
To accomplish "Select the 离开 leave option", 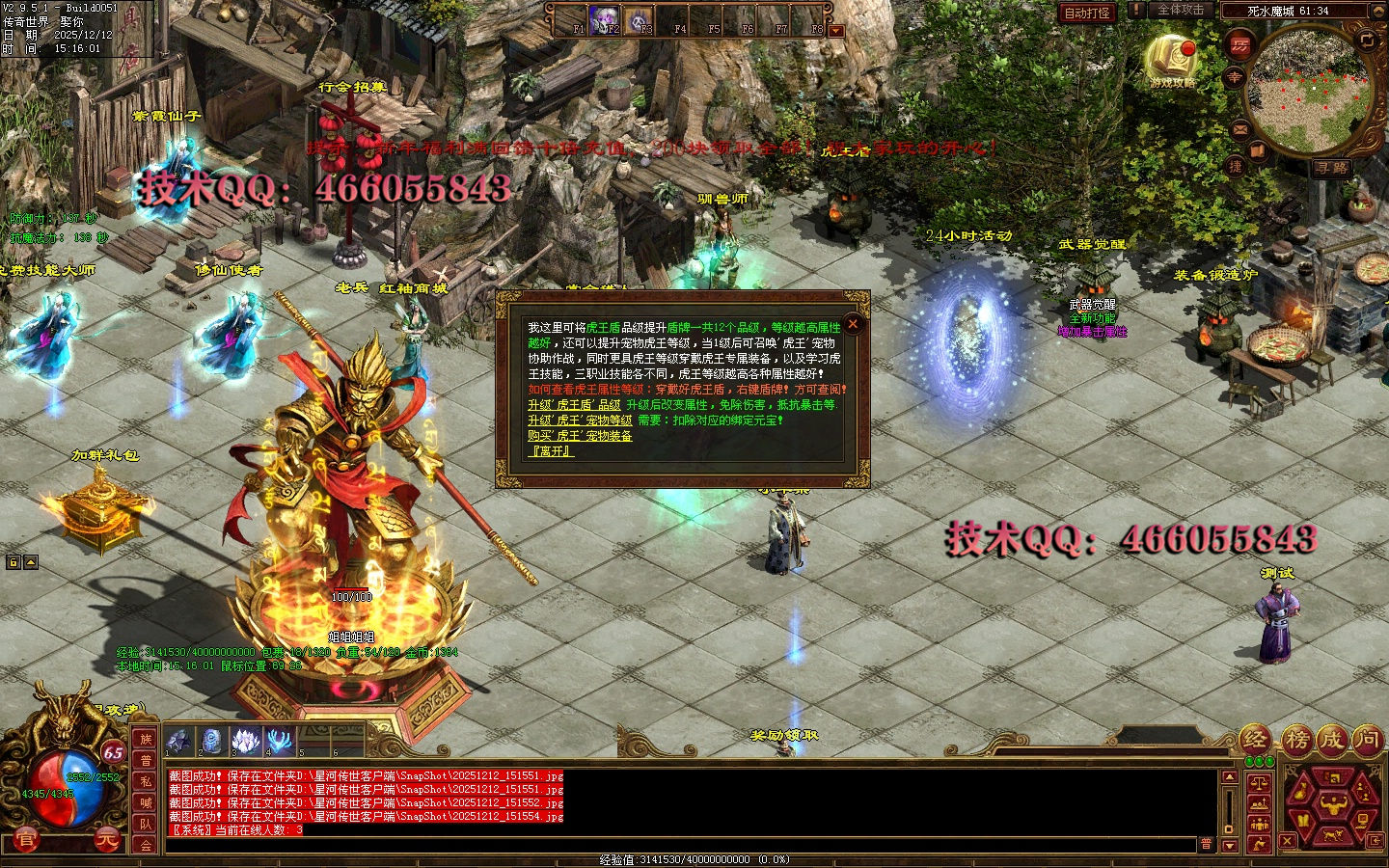I will pos(551,451).
